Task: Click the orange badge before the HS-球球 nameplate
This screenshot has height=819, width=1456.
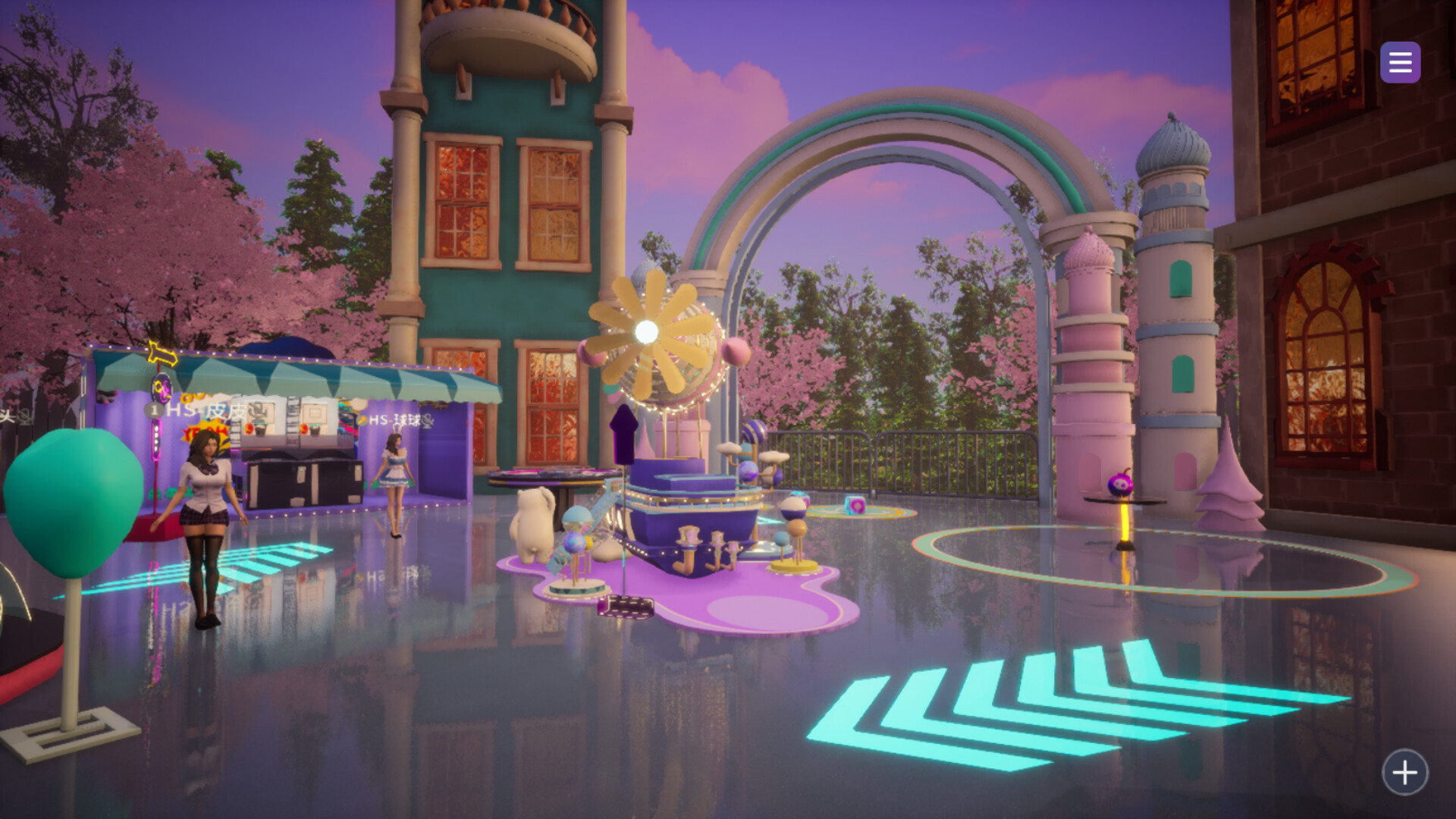Action: [362, 421]
